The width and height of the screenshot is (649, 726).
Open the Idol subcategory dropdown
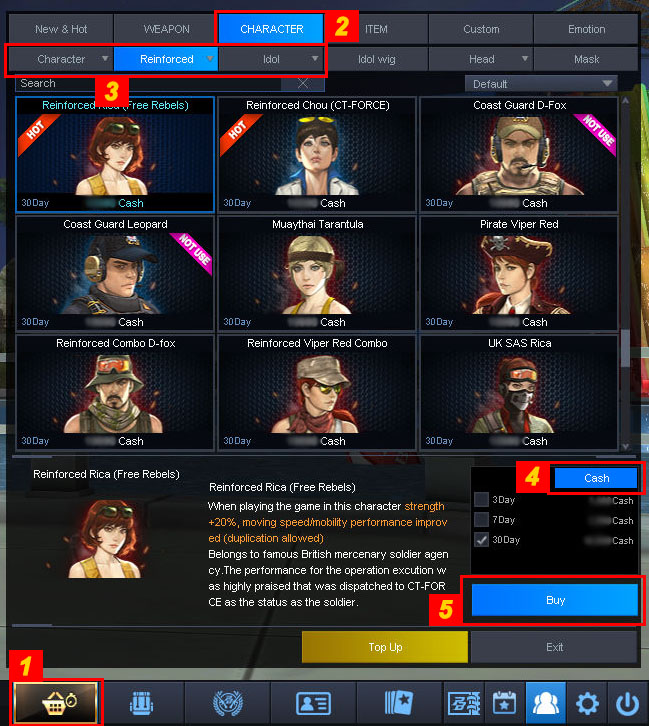(x=272, y=59)
